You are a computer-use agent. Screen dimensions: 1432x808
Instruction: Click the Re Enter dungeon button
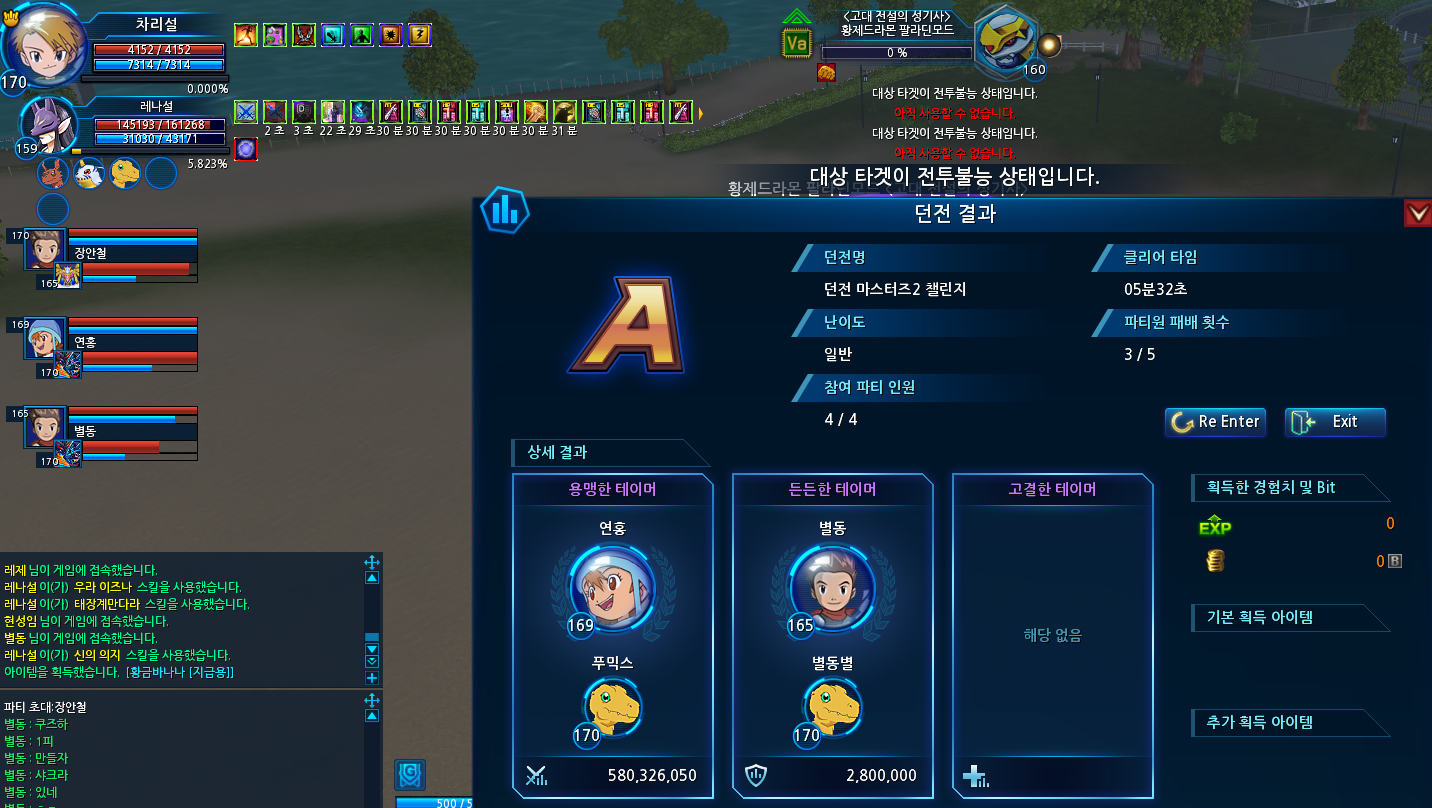pos(1215,422)
